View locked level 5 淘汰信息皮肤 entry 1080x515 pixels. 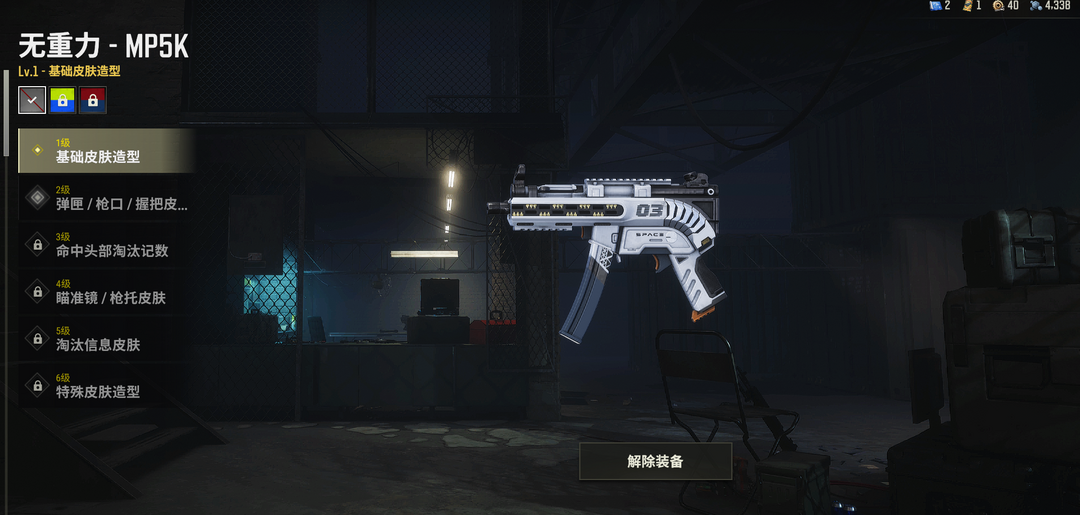click(105, 339)
